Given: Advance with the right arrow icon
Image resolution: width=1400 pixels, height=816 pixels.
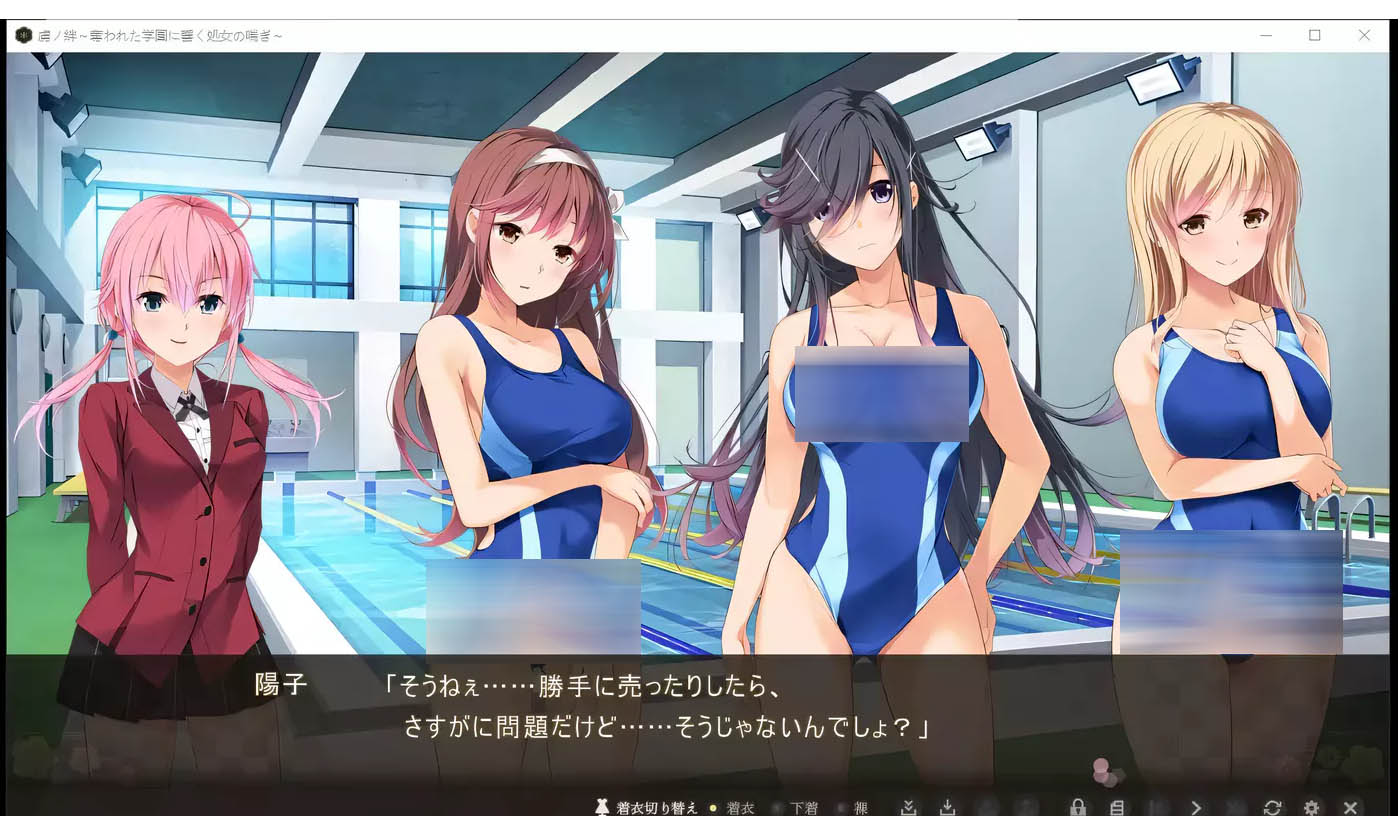Looking at the screenshot, I should click(1195, 807).
